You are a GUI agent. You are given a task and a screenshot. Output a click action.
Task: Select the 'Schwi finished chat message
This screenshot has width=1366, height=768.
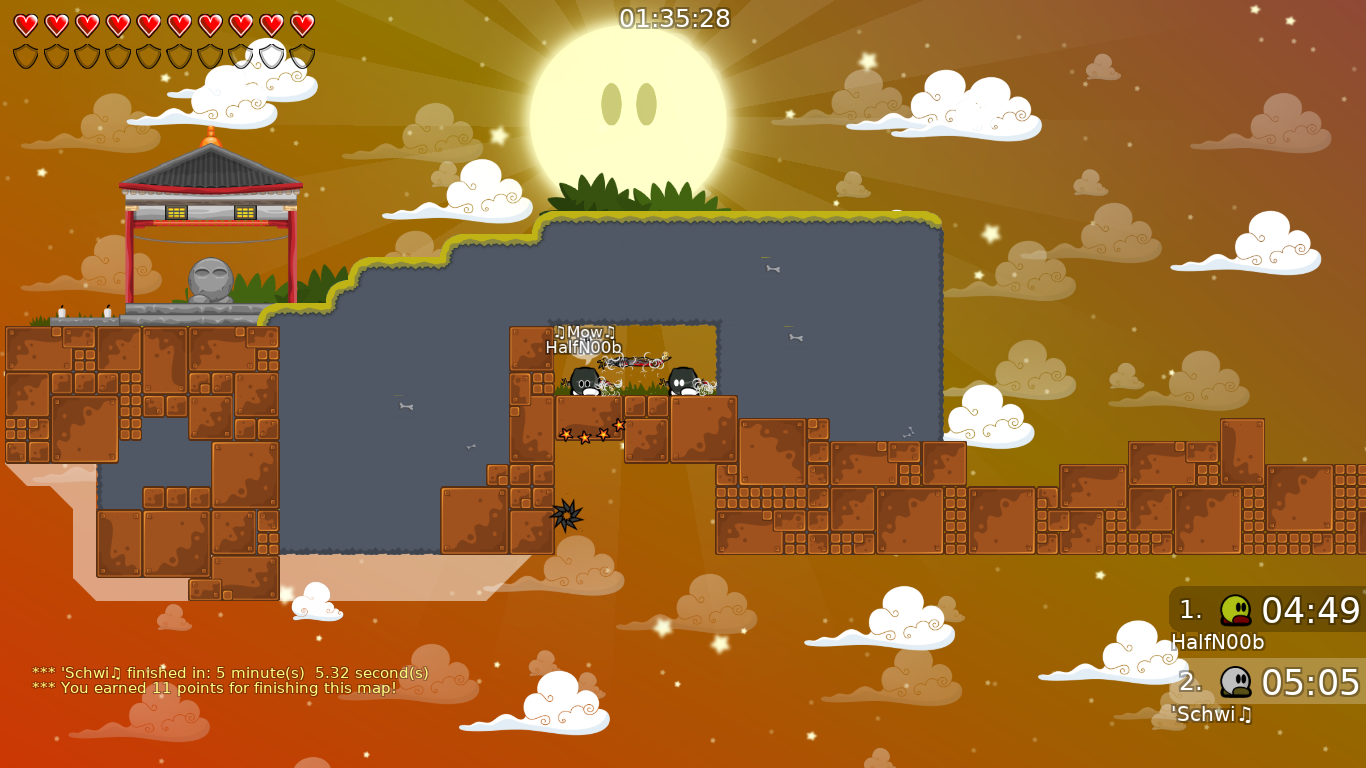(x=230, y=673)
